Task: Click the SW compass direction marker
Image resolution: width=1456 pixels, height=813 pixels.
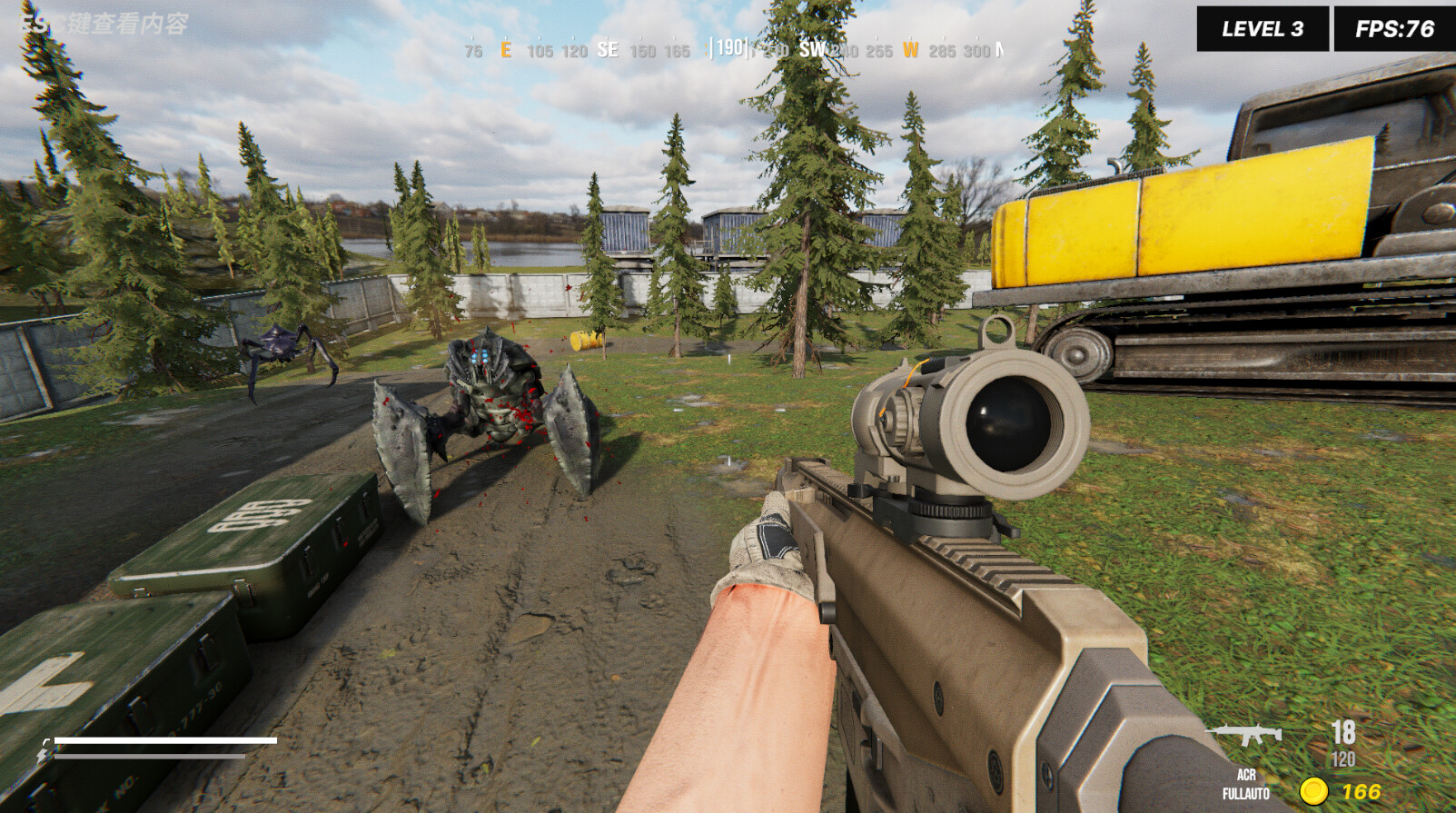Action: pyautogui.click(x=814, y=50)
